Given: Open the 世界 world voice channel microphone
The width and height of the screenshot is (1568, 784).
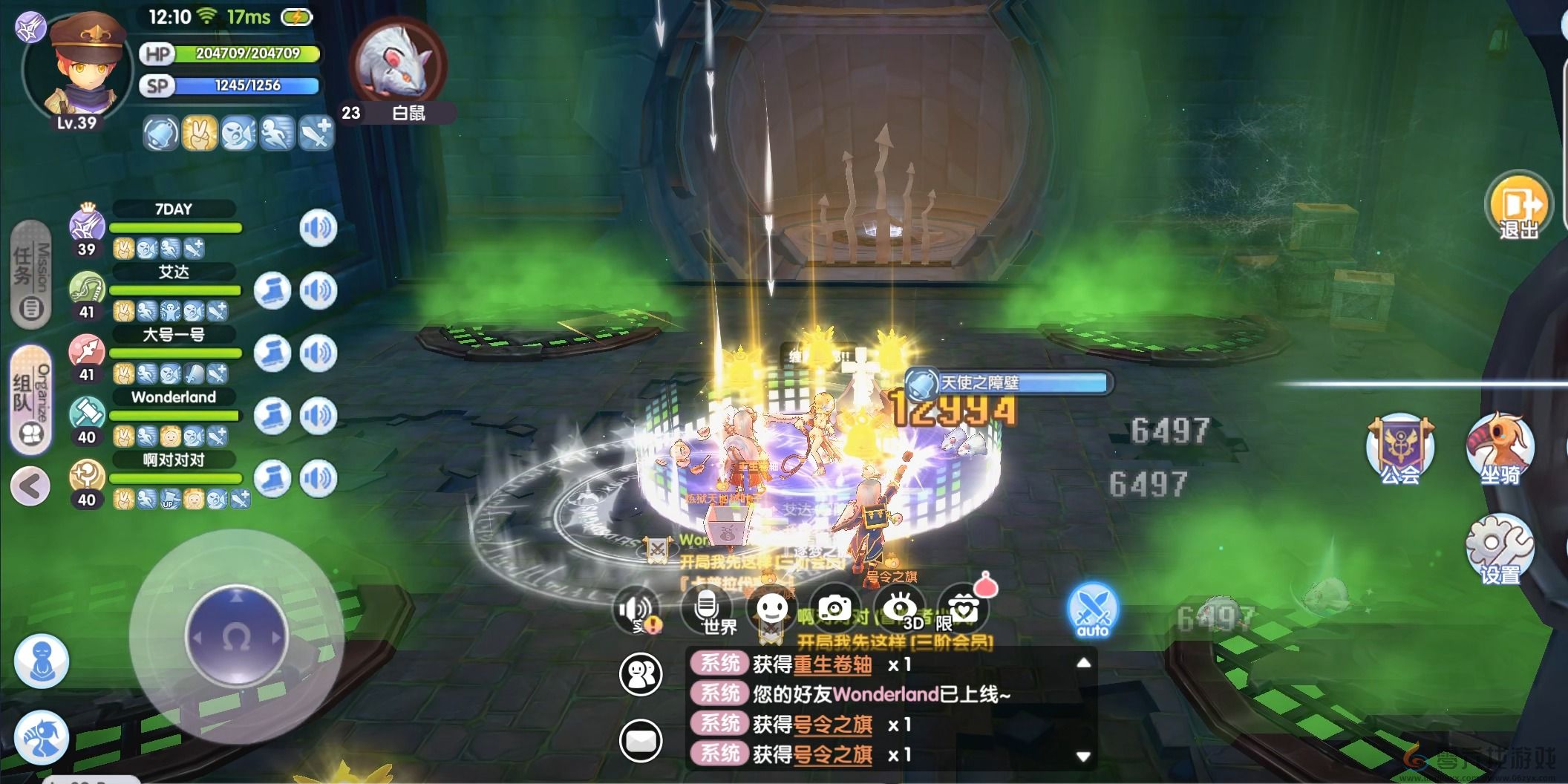Looking at the screenshot, I should click(707, 611).
